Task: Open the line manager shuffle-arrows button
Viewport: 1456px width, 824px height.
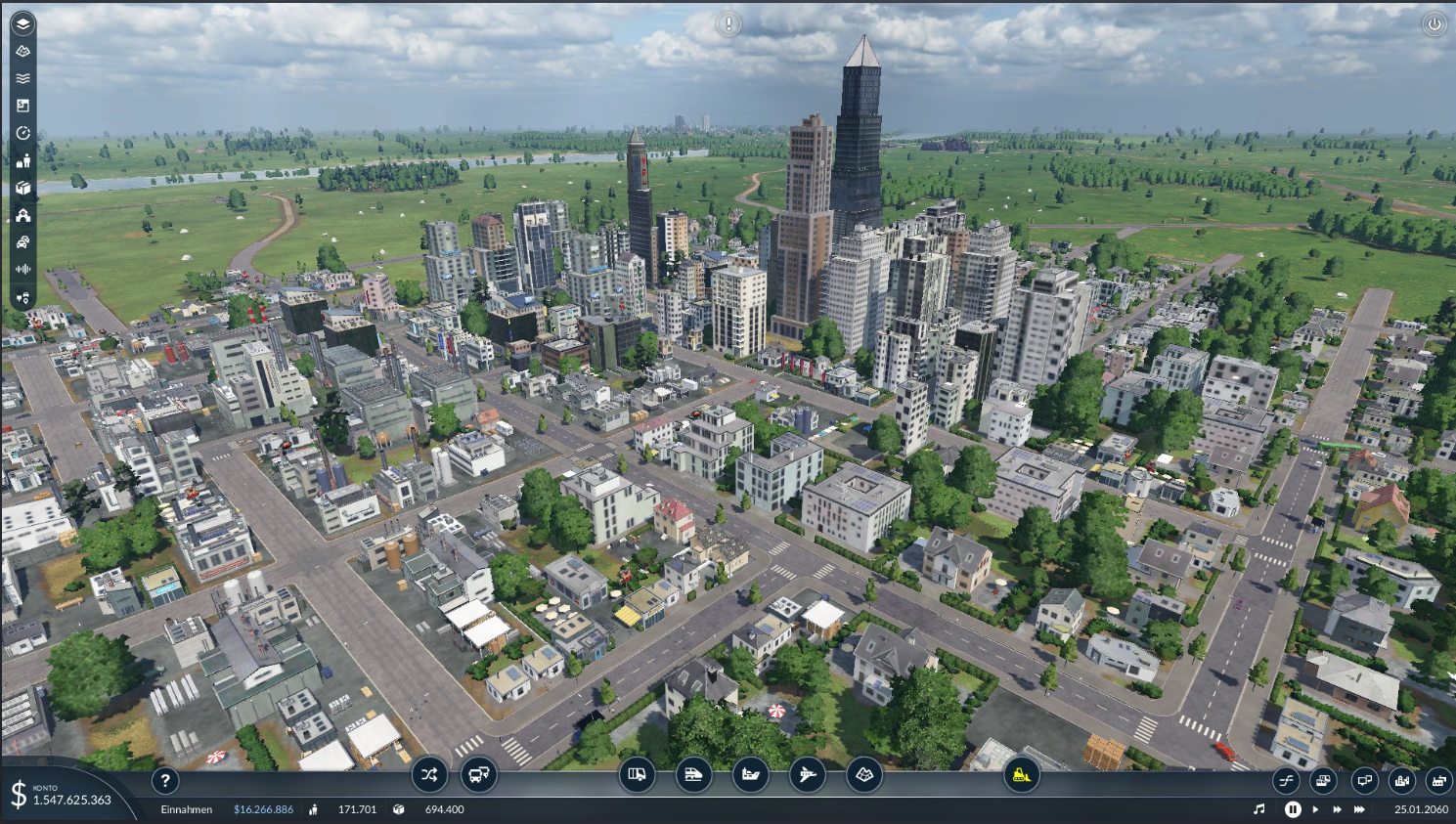Action: 429,775
